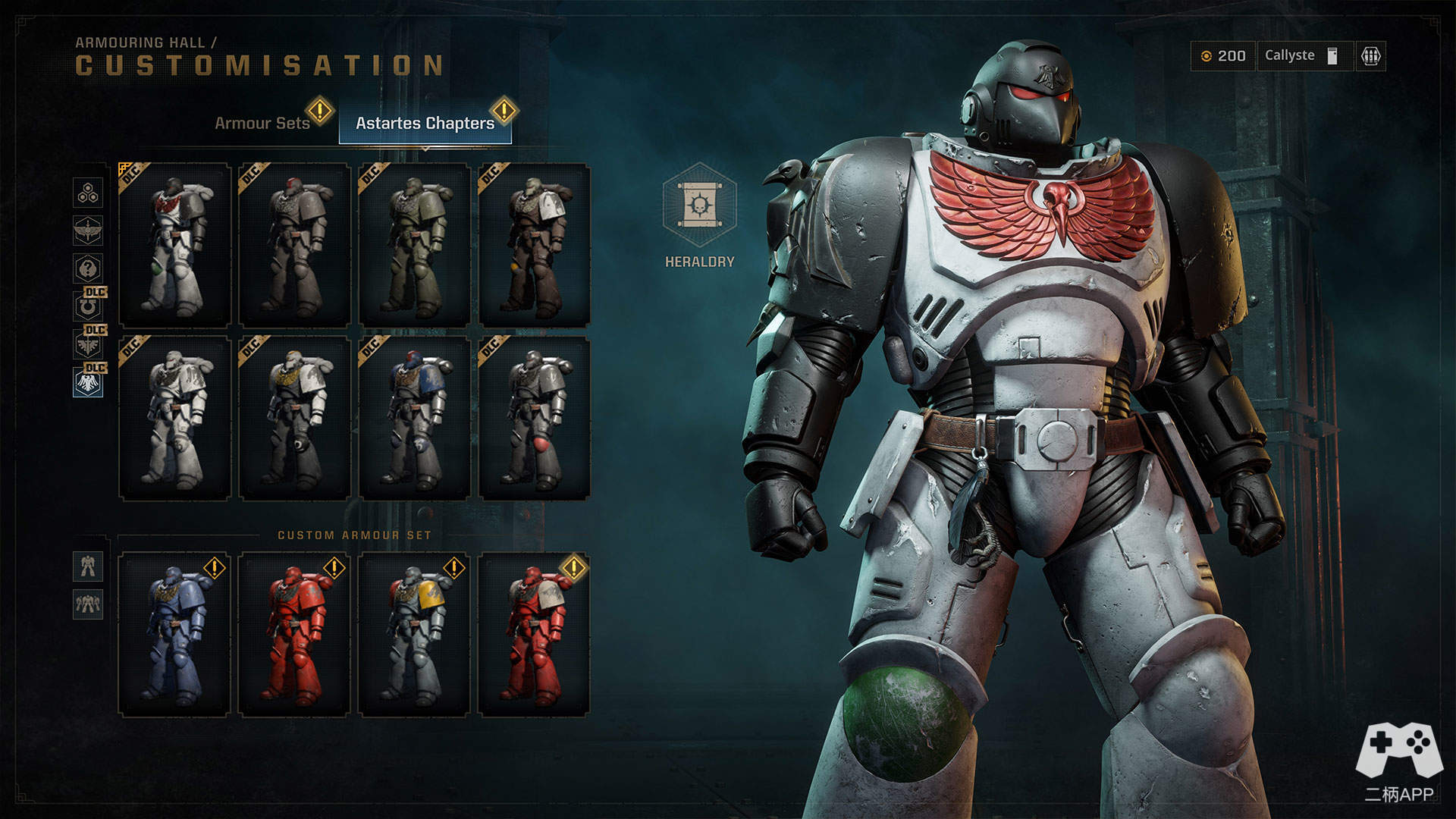The width and height of the screenshot is (1456, 819).
Task: Select the olive green DLC chapter armour
Action: tap(414, 245)
